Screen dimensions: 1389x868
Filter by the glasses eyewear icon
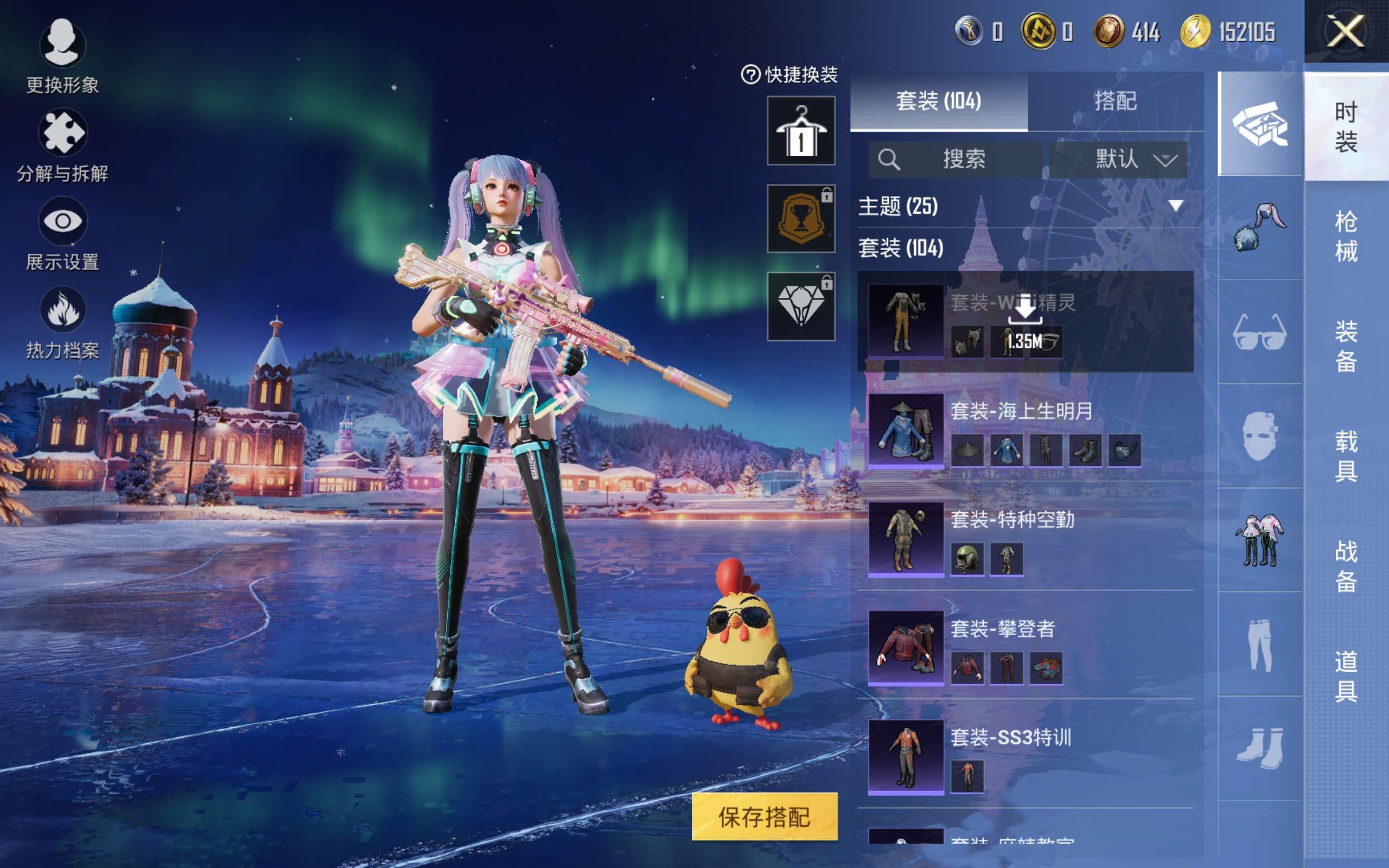coord(1259,333)
